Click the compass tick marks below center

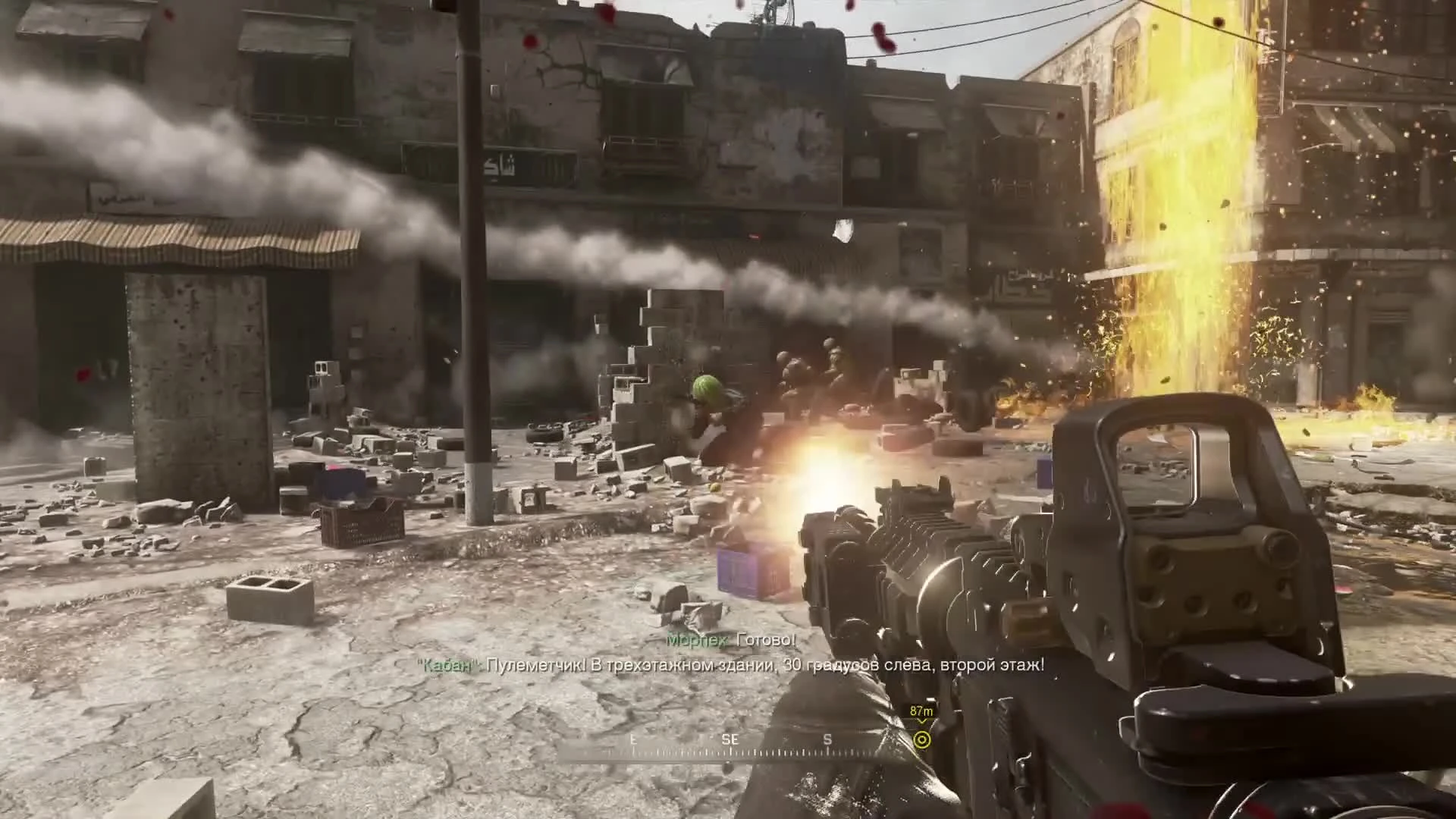pos(743,751)
